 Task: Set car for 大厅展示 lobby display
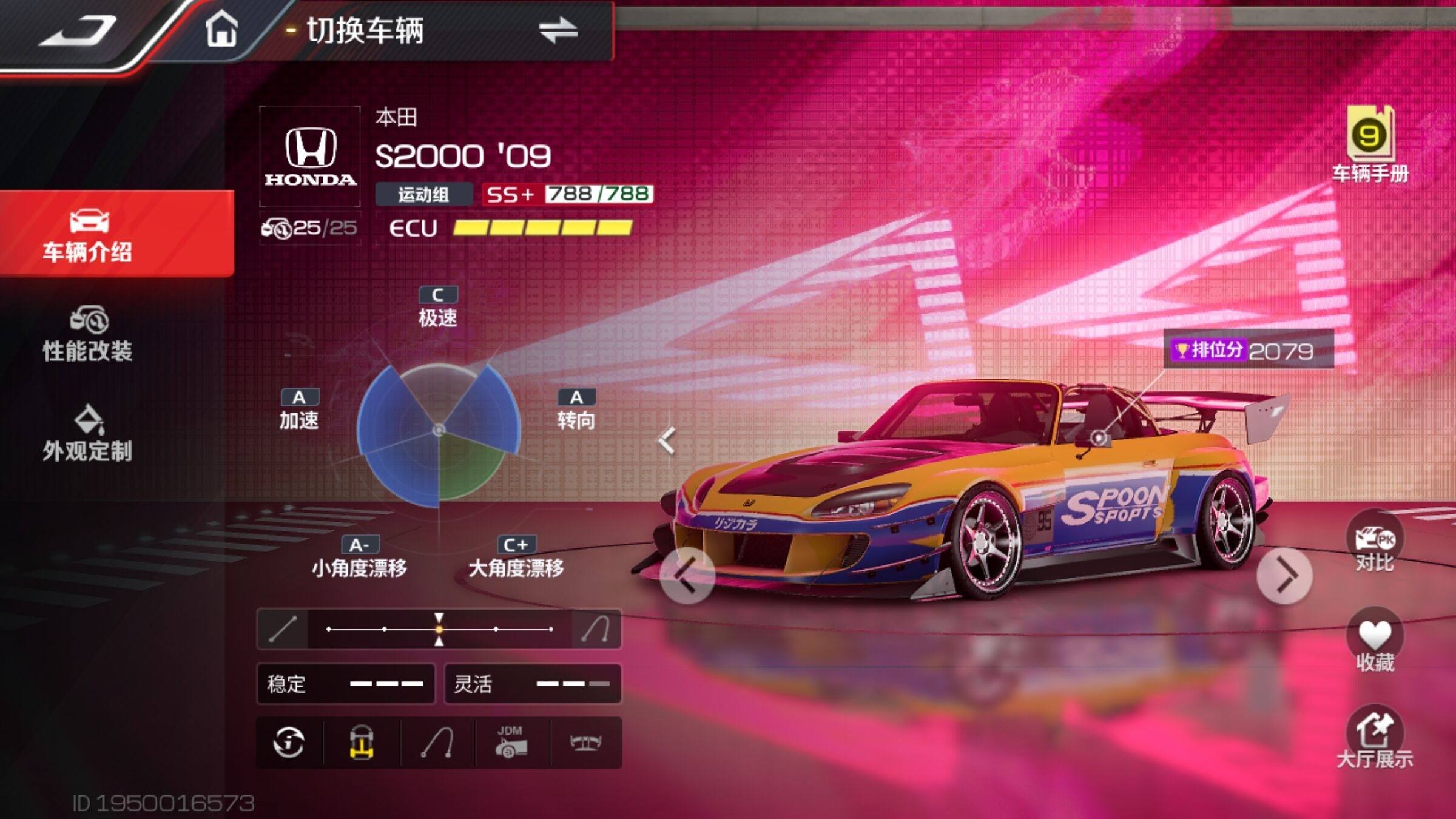pyautogui.click(x=1375, y=738)
